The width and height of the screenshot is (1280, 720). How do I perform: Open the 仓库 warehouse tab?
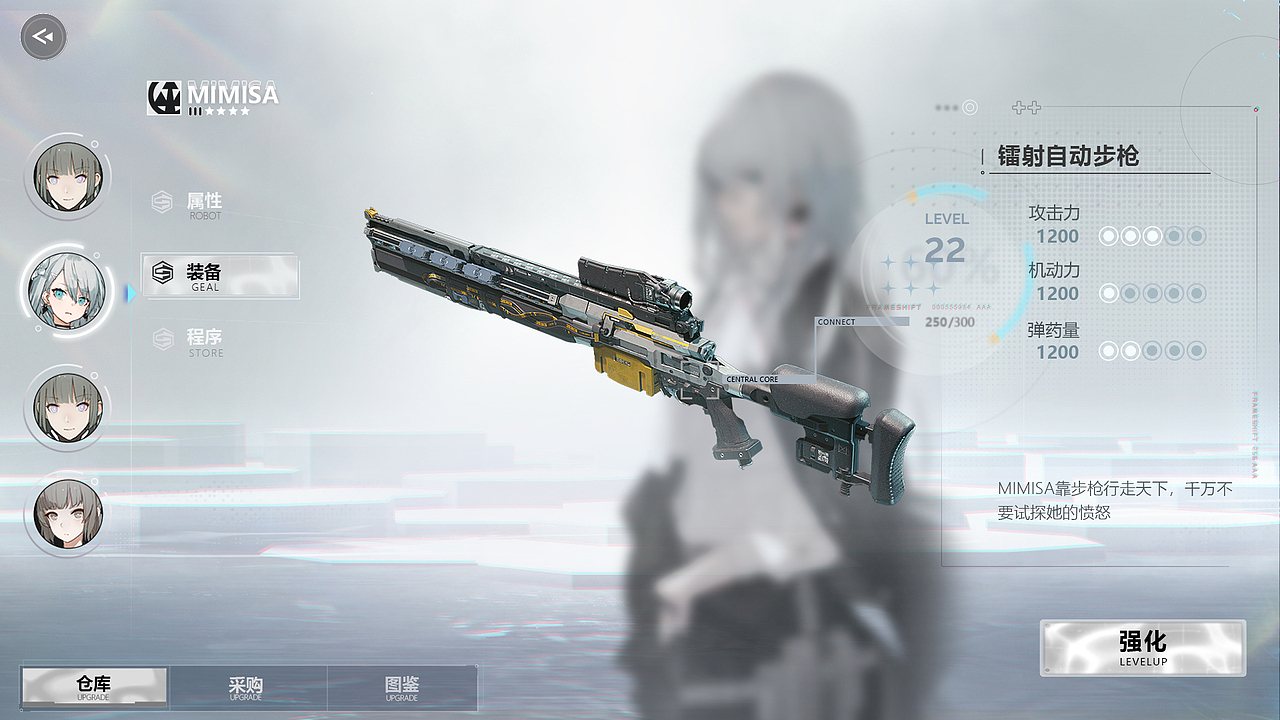pos(94,687)
